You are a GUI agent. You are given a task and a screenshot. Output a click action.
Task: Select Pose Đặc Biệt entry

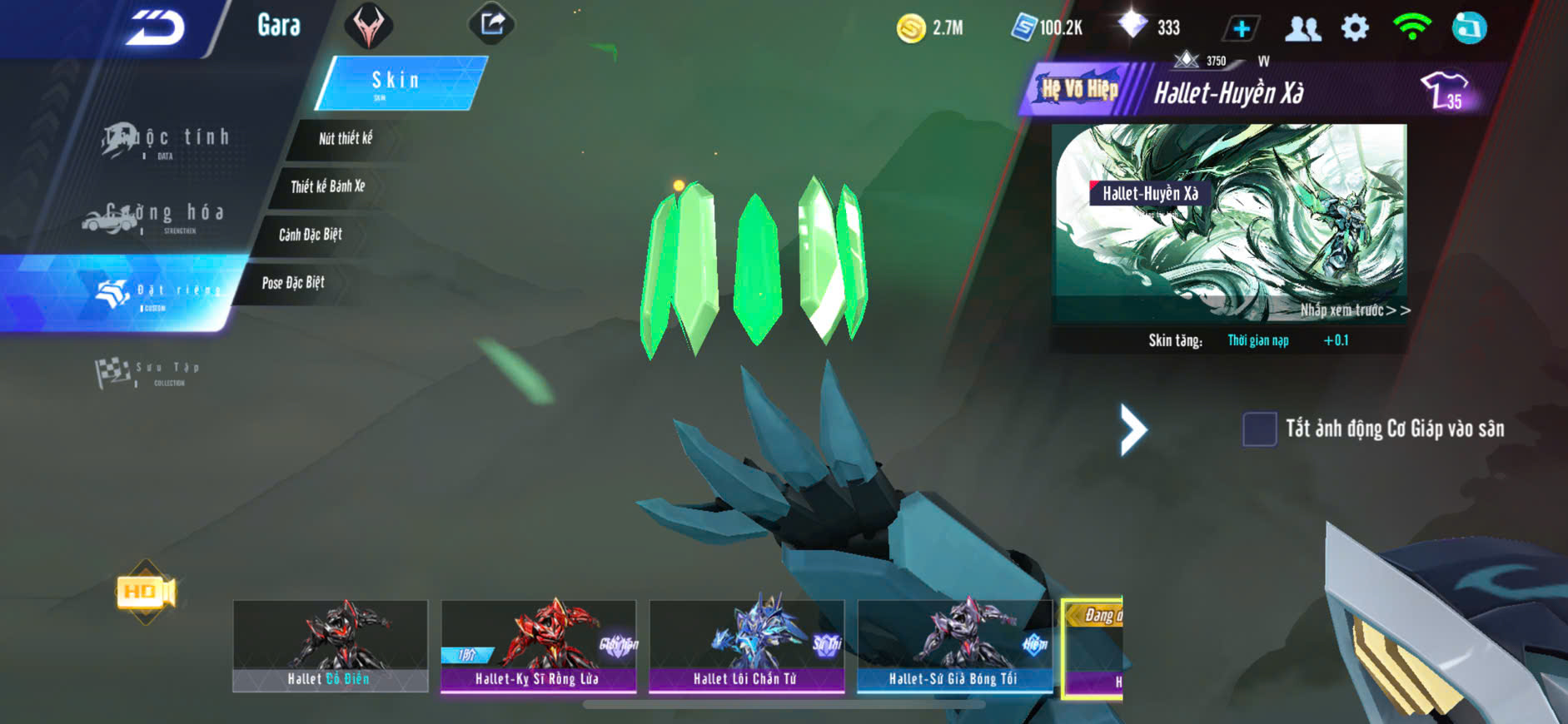293,283
